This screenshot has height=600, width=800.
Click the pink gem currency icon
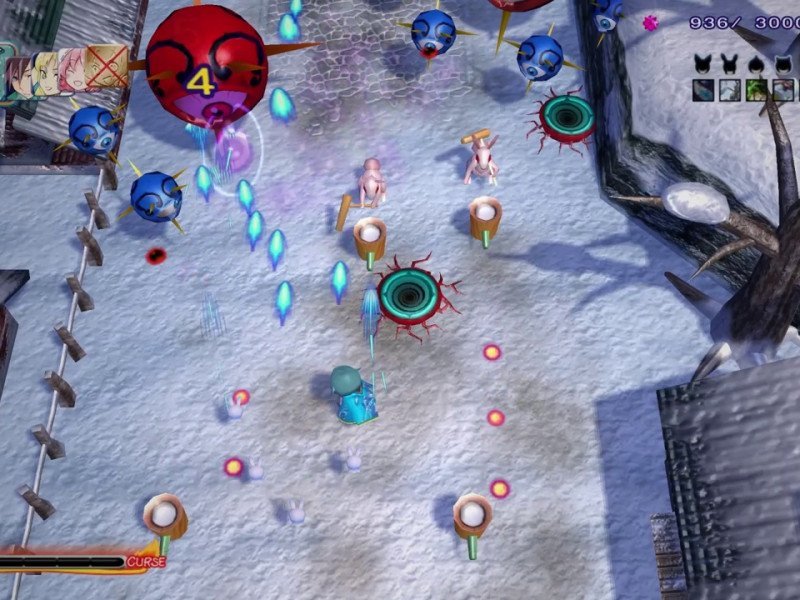(x=651, y=23)
